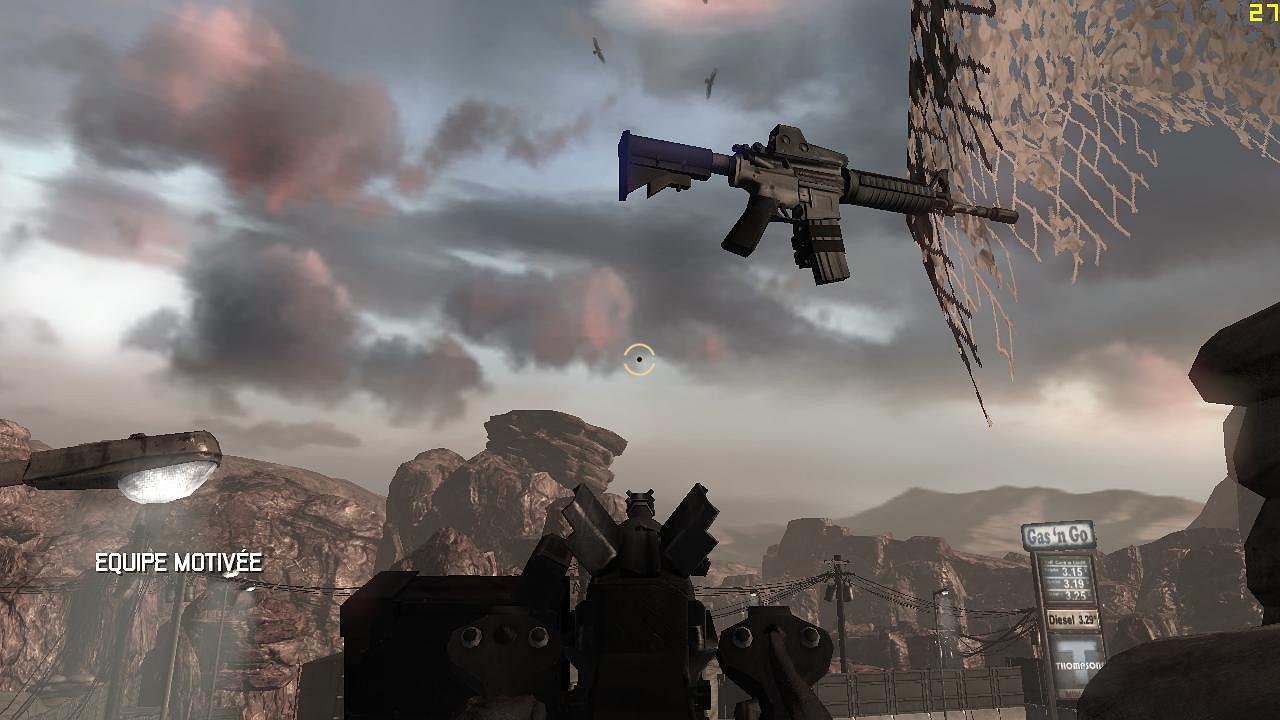Click the second bird near the clouds
Viewport: 1280px width, 720px height.
(710, 83)
